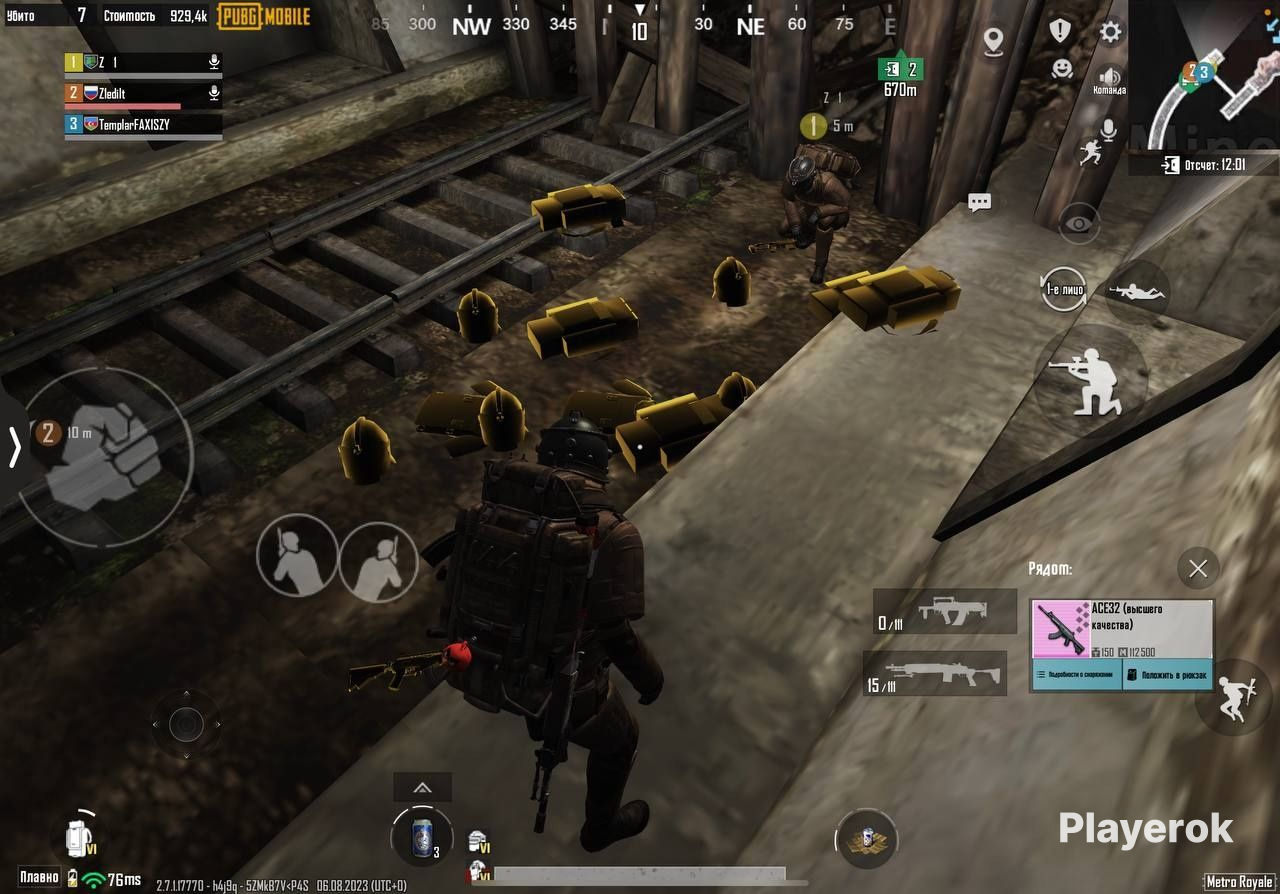Put the ACE32 into the backpack
The width and height of the screenshot is (1280, 894).
[x=1168, y=675]
